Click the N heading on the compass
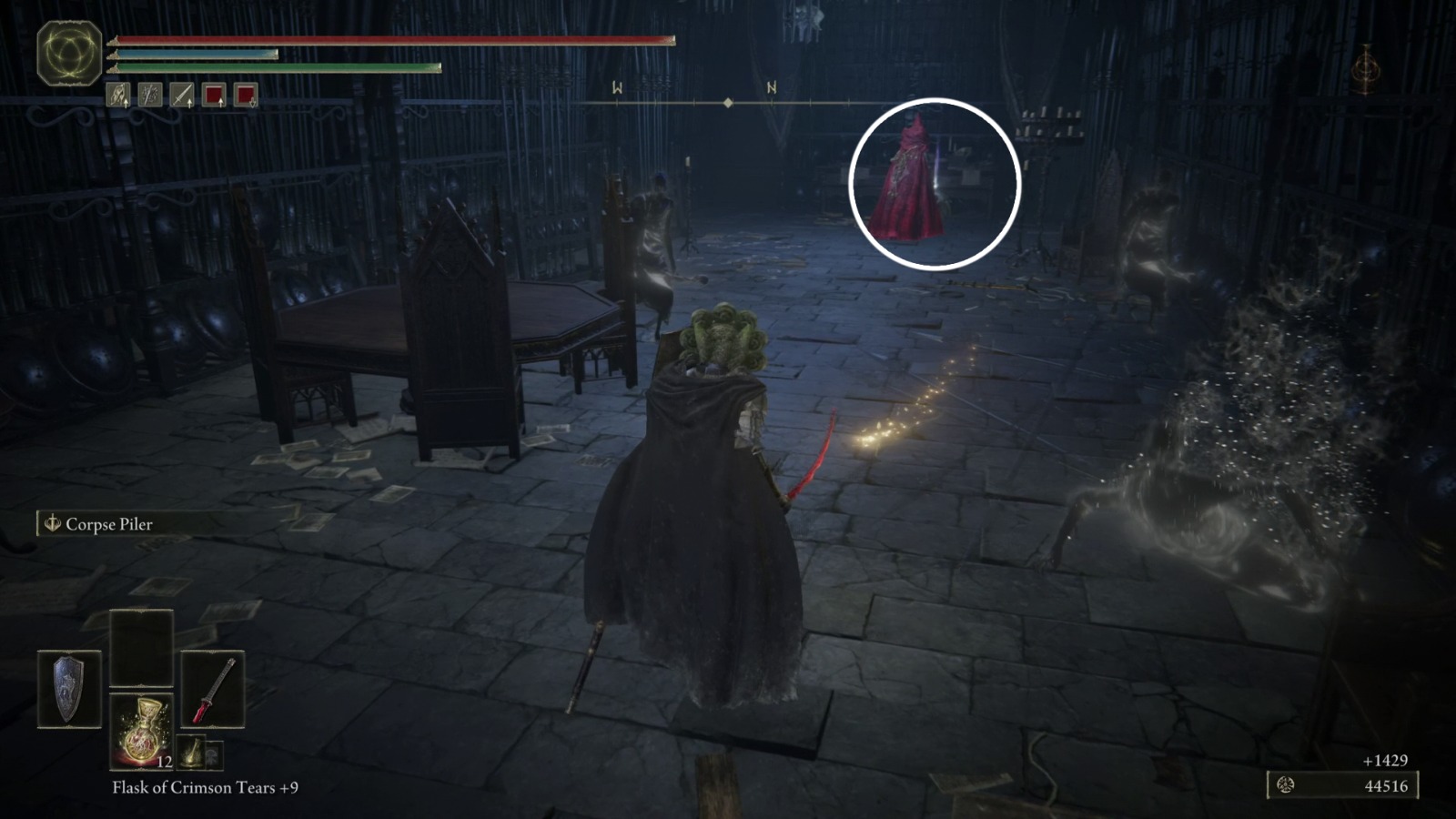Screen dimensions: 1456x819 click(x=773, y=88)
